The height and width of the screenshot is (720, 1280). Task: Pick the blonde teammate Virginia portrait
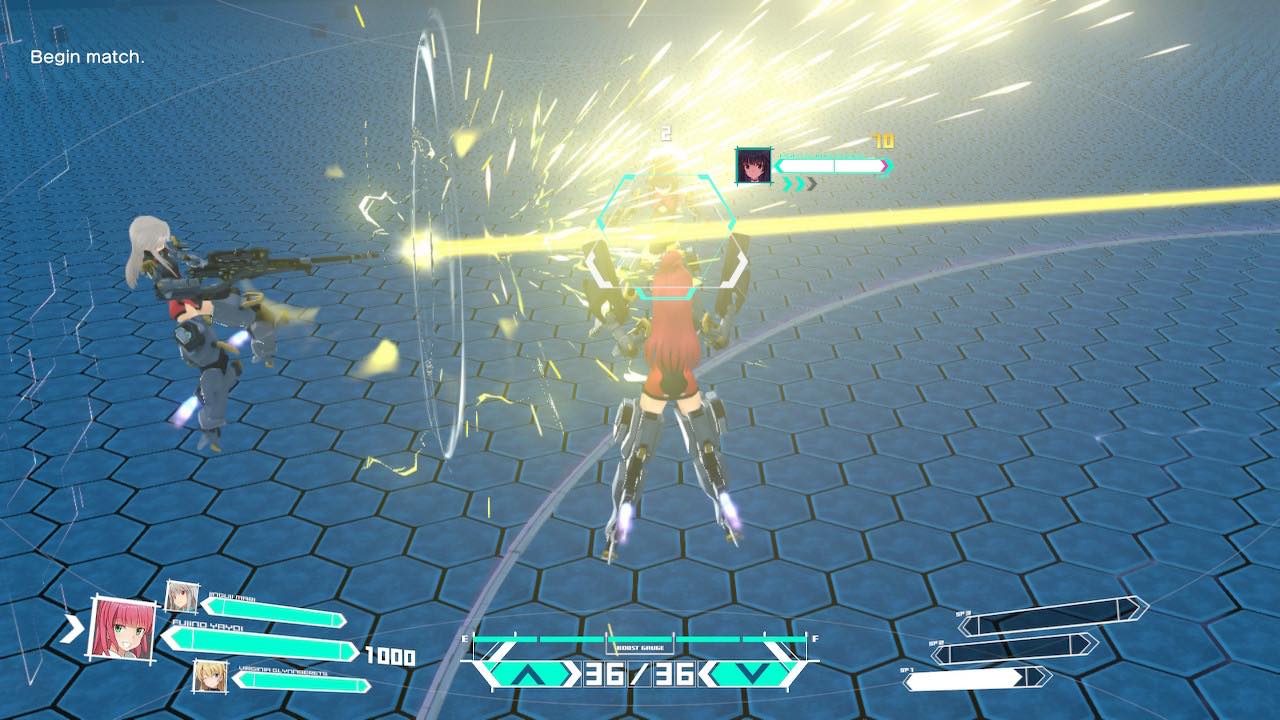pyautogui.click(x=208, y=676)
